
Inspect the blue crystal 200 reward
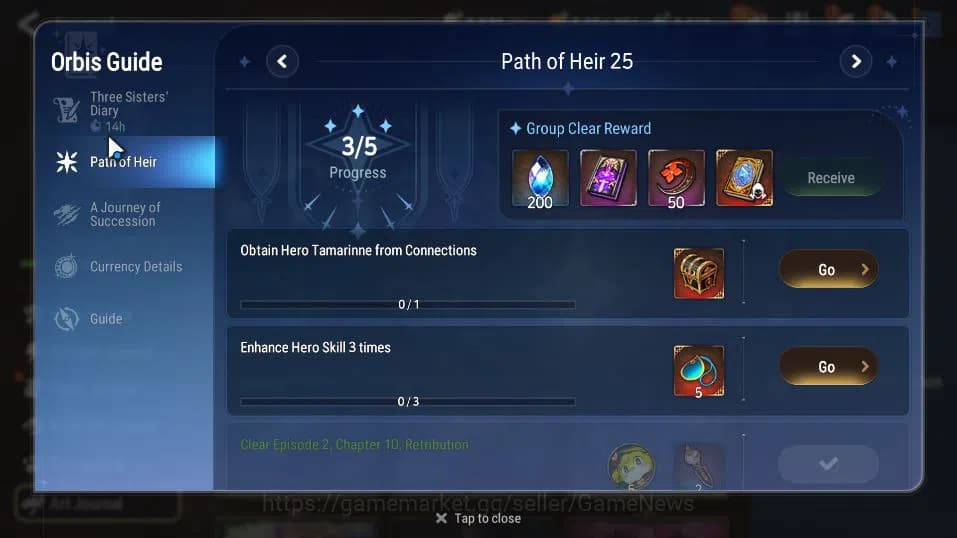click(540, 178)
